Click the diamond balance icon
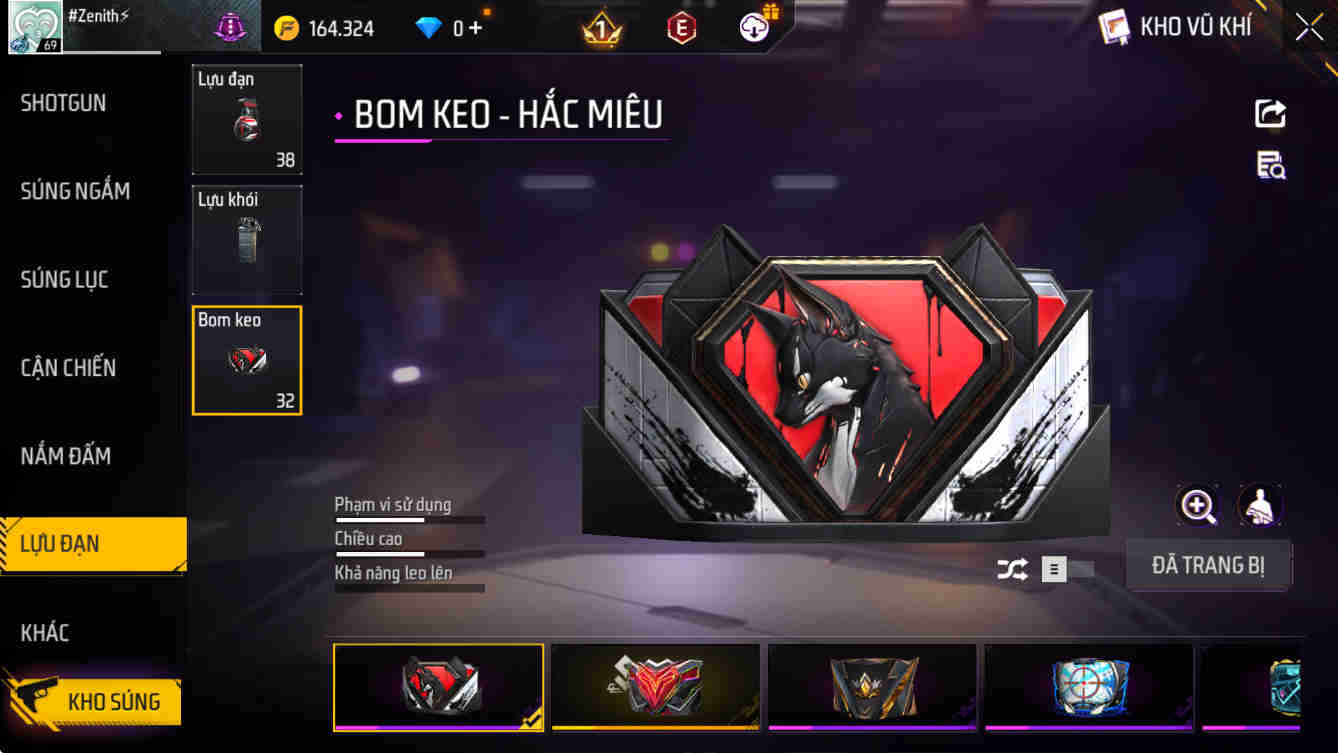Image resolution: width=1338 pixels, height=753 pixels. 430,27
